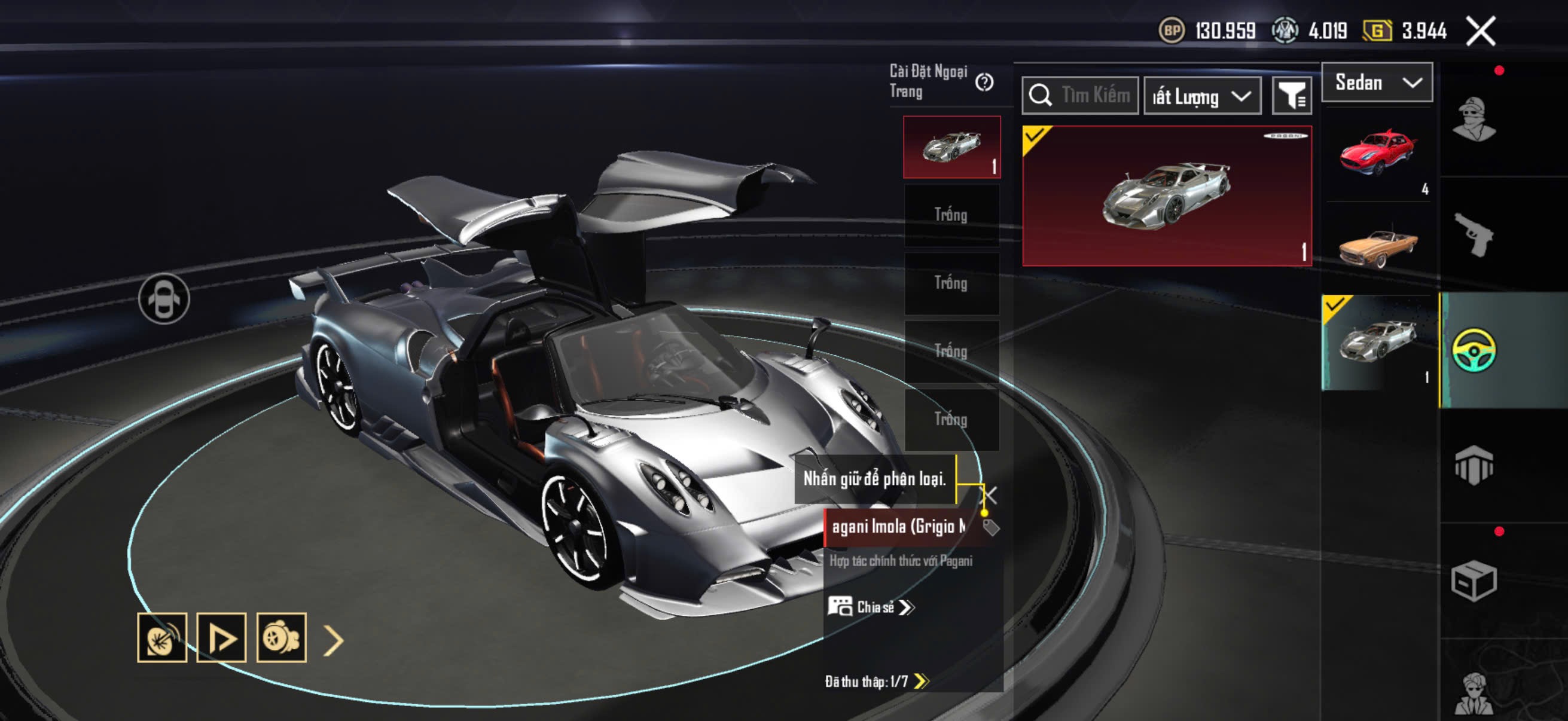The width and height of the screenshot is (1568, 721).
Task: Play the vehicle preview animation
Action: [221, 638]
